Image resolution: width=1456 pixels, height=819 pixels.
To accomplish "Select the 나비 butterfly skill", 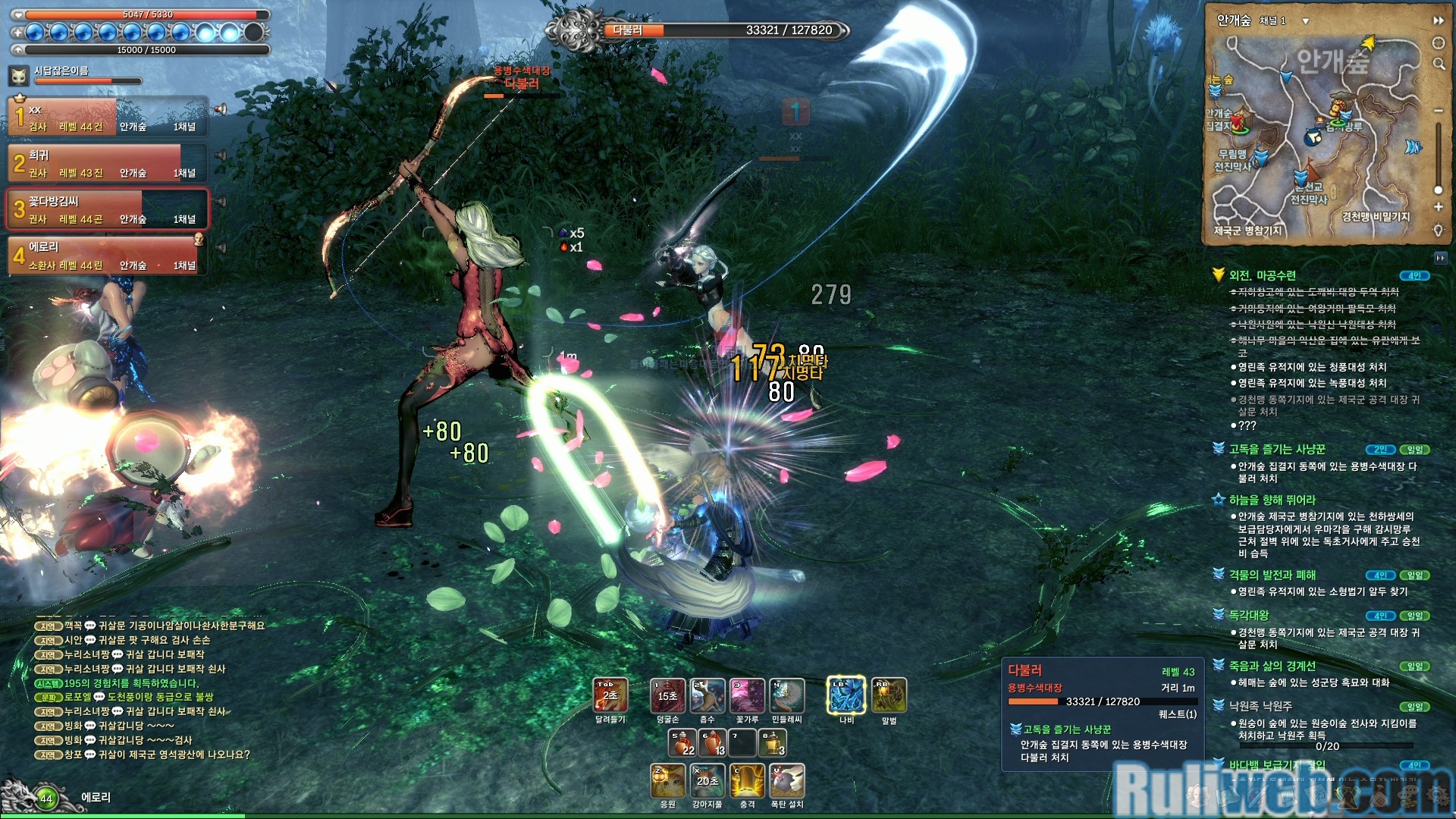I will point(846,695).
